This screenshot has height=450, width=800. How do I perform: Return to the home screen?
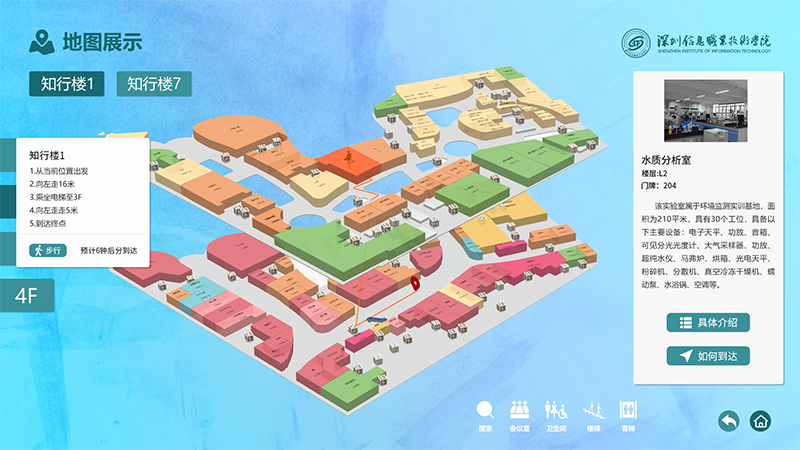(762, 420)
